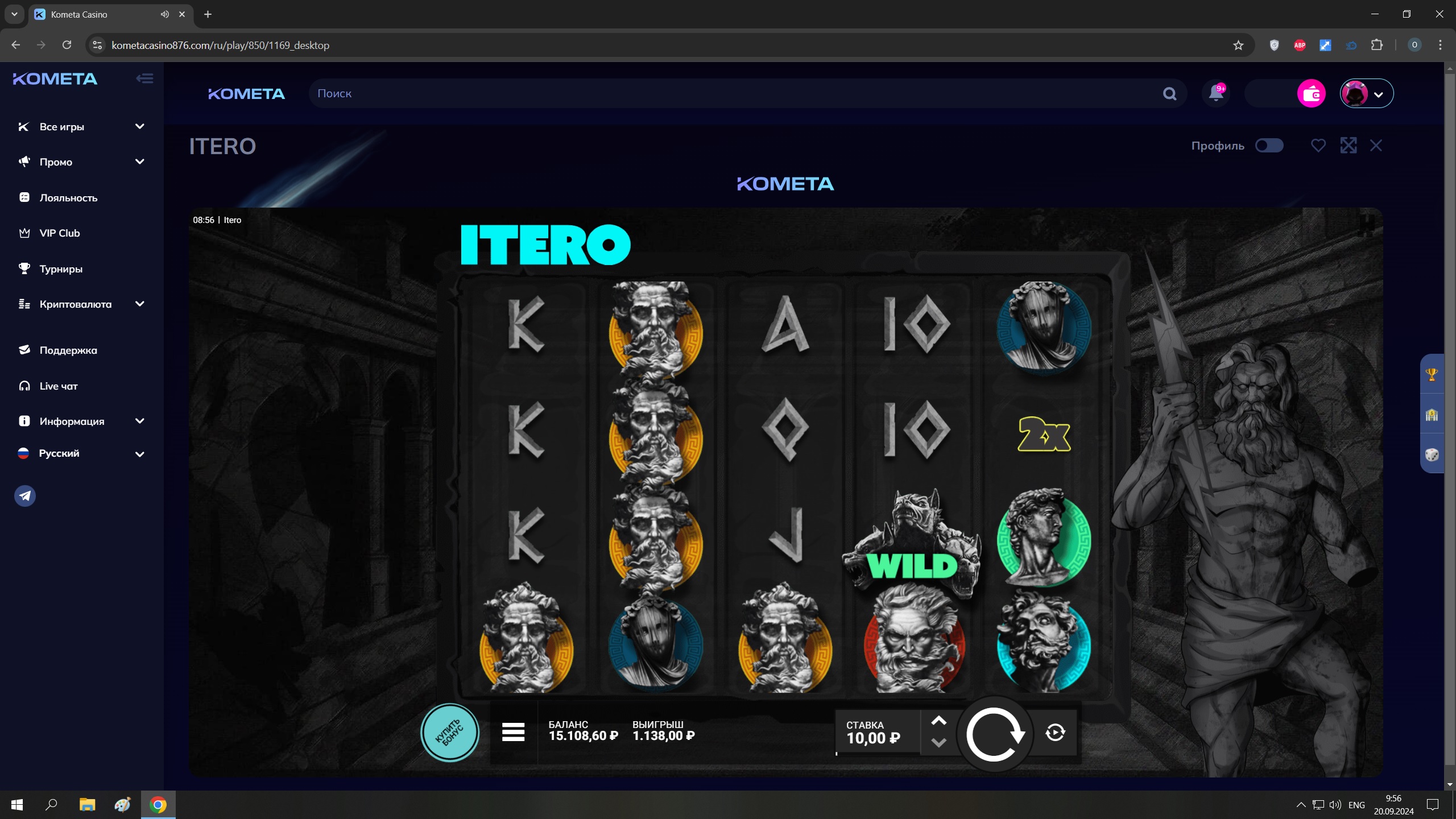1456x819 pixels.
Task: Open the pink wallet deposit button
Action: (1311, 93)
